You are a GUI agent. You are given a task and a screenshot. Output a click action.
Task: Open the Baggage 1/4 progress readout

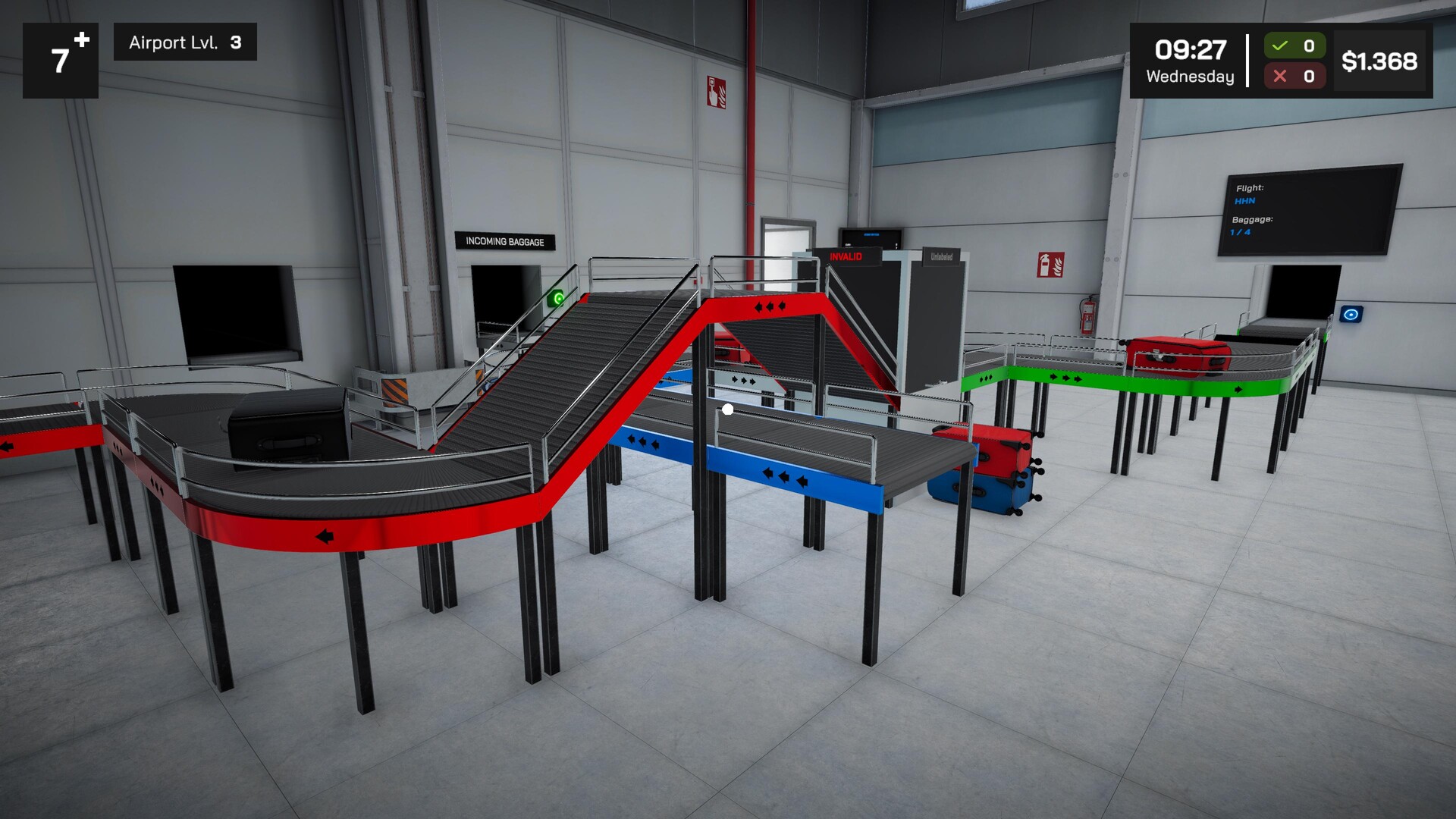1250,225
